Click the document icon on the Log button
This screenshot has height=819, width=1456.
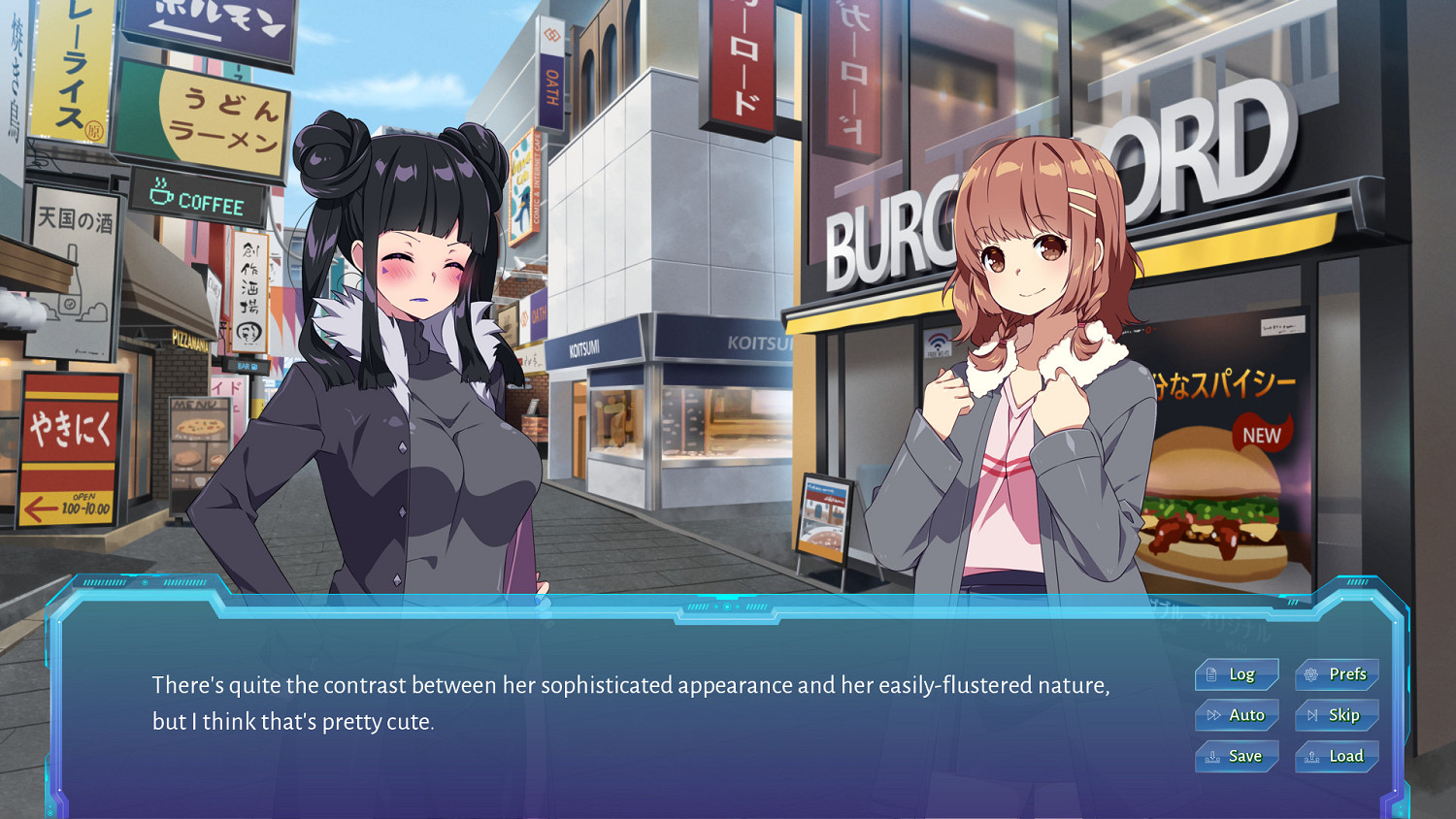1211,674
